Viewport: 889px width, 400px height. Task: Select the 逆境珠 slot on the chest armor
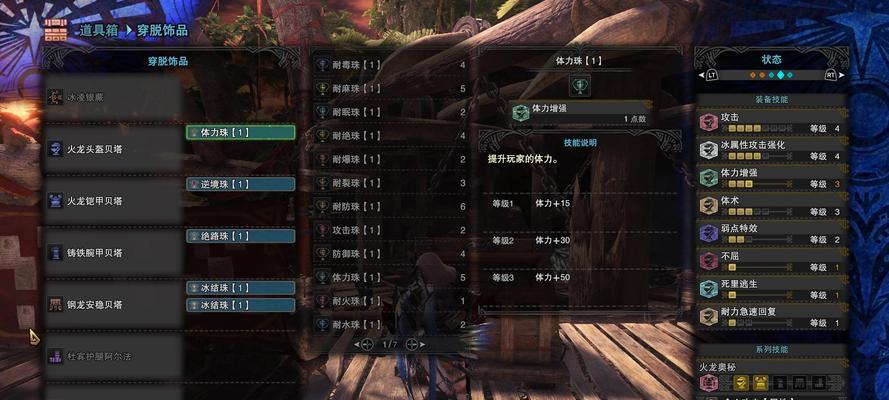[240, 184]
